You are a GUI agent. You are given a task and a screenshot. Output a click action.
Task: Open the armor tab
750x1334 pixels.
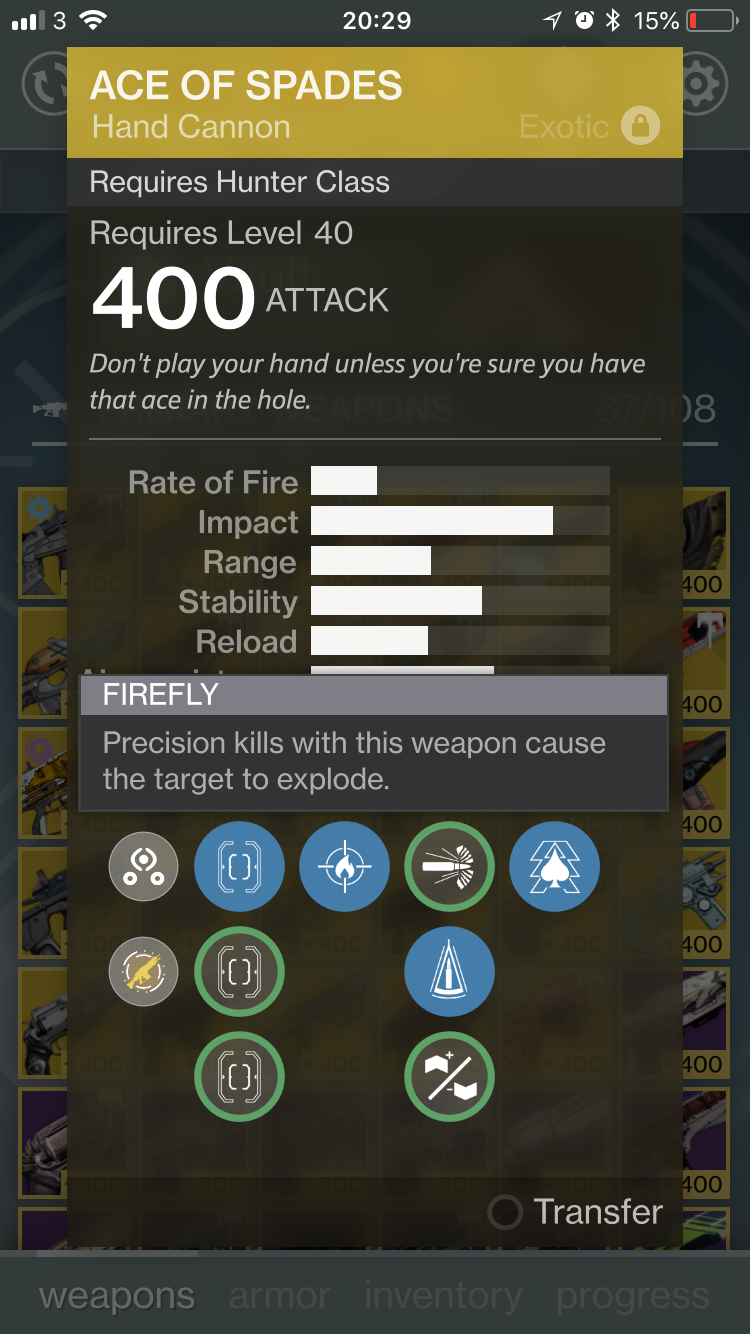click(280, 1296)
